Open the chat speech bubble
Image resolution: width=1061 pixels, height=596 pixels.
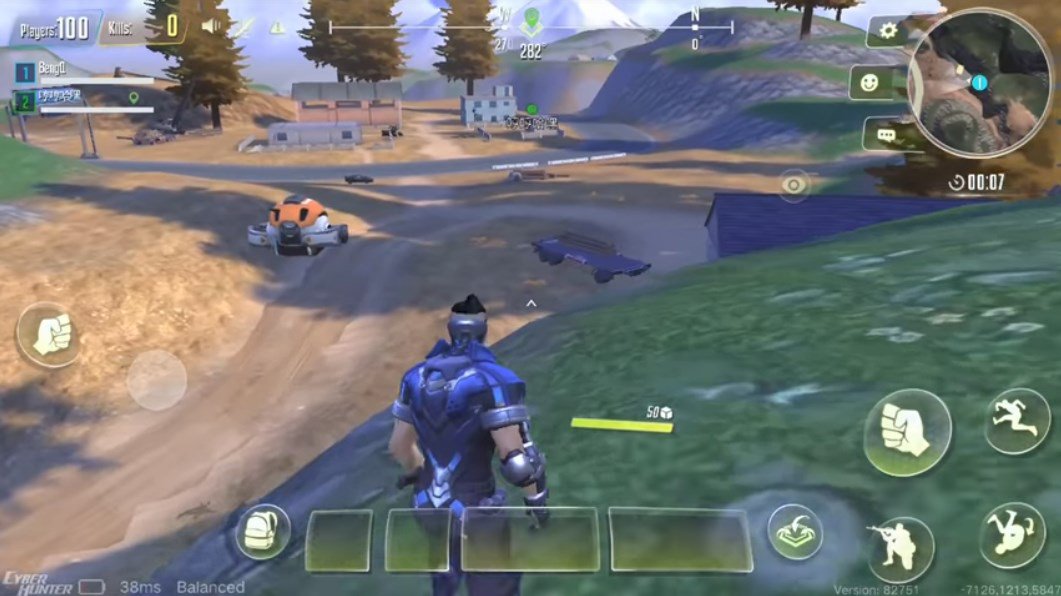click(x=884, y=134)
